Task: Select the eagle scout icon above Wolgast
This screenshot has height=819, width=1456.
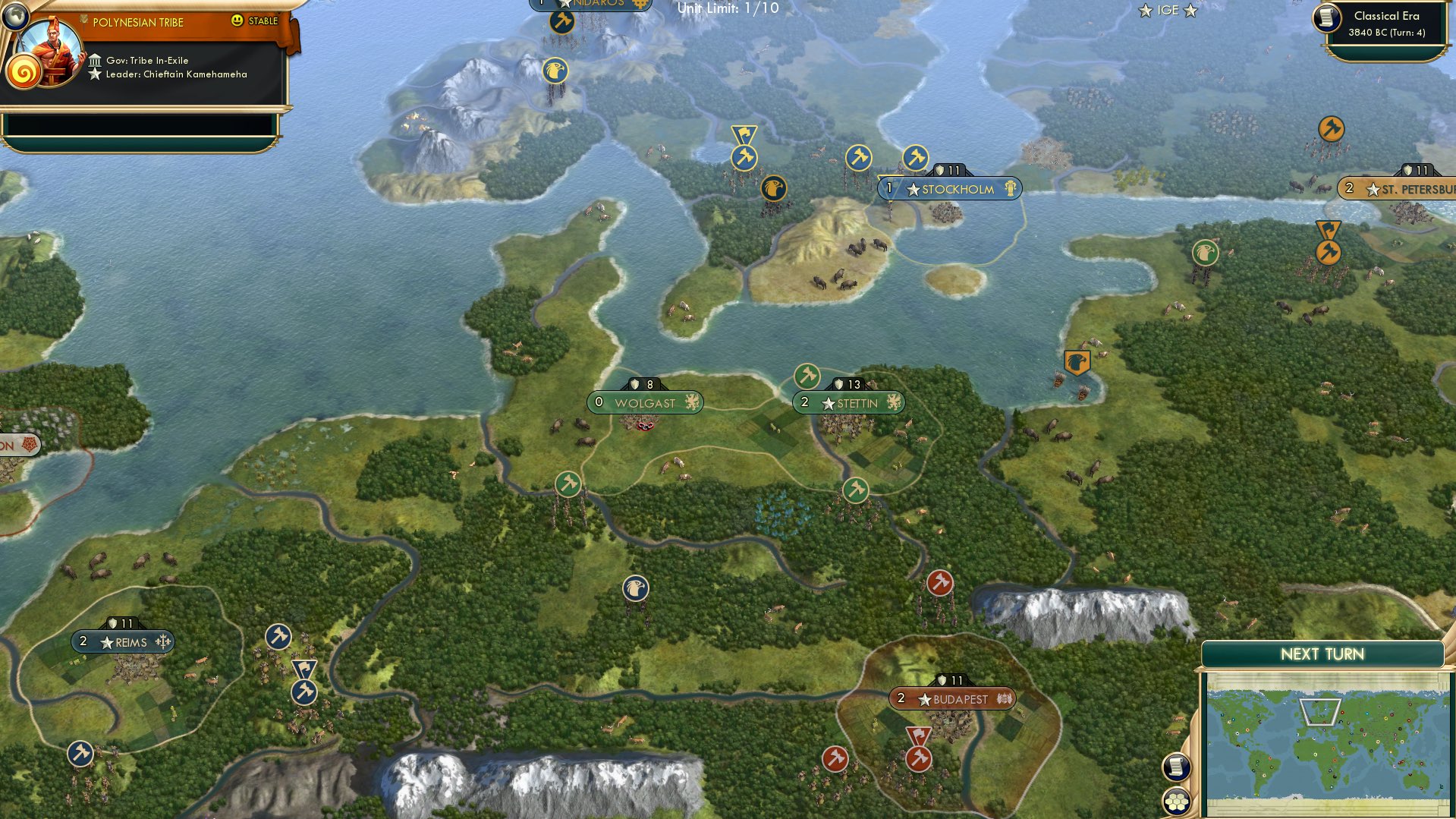Action: (634, 587)
